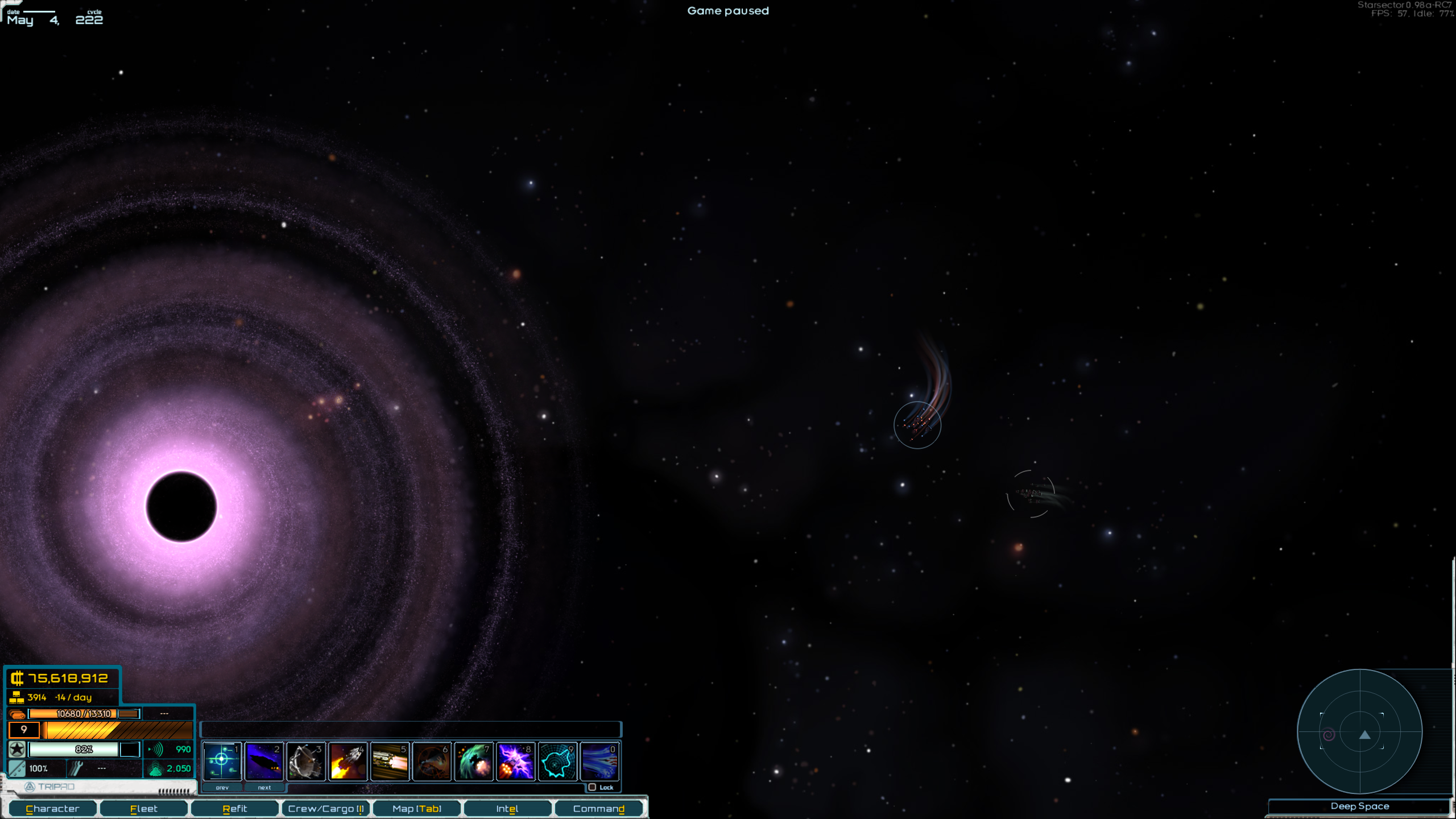Activate the burning ship ability in slot 4

(348, 762)
